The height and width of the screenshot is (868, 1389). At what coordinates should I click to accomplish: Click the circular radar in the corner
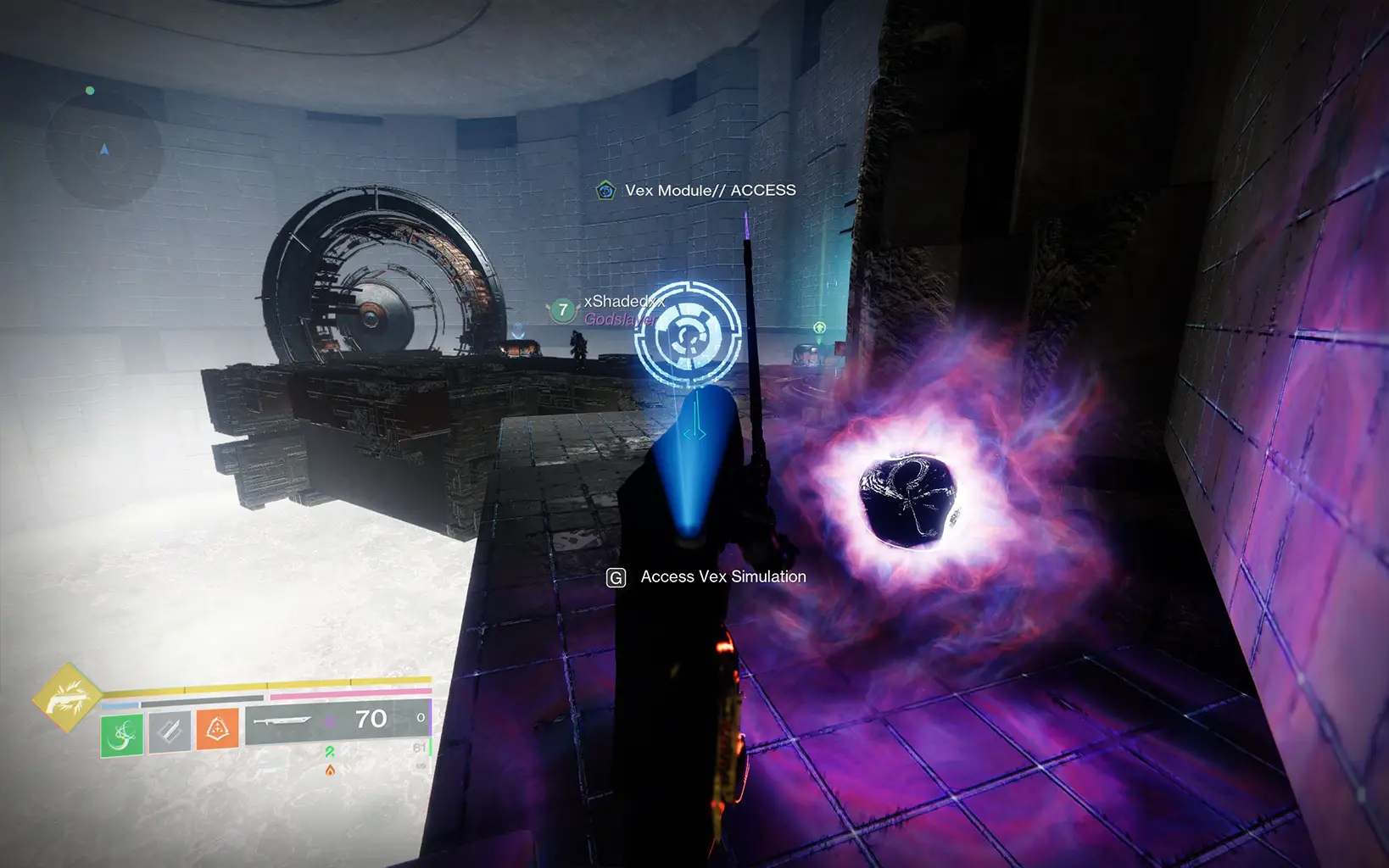(103, 150)
